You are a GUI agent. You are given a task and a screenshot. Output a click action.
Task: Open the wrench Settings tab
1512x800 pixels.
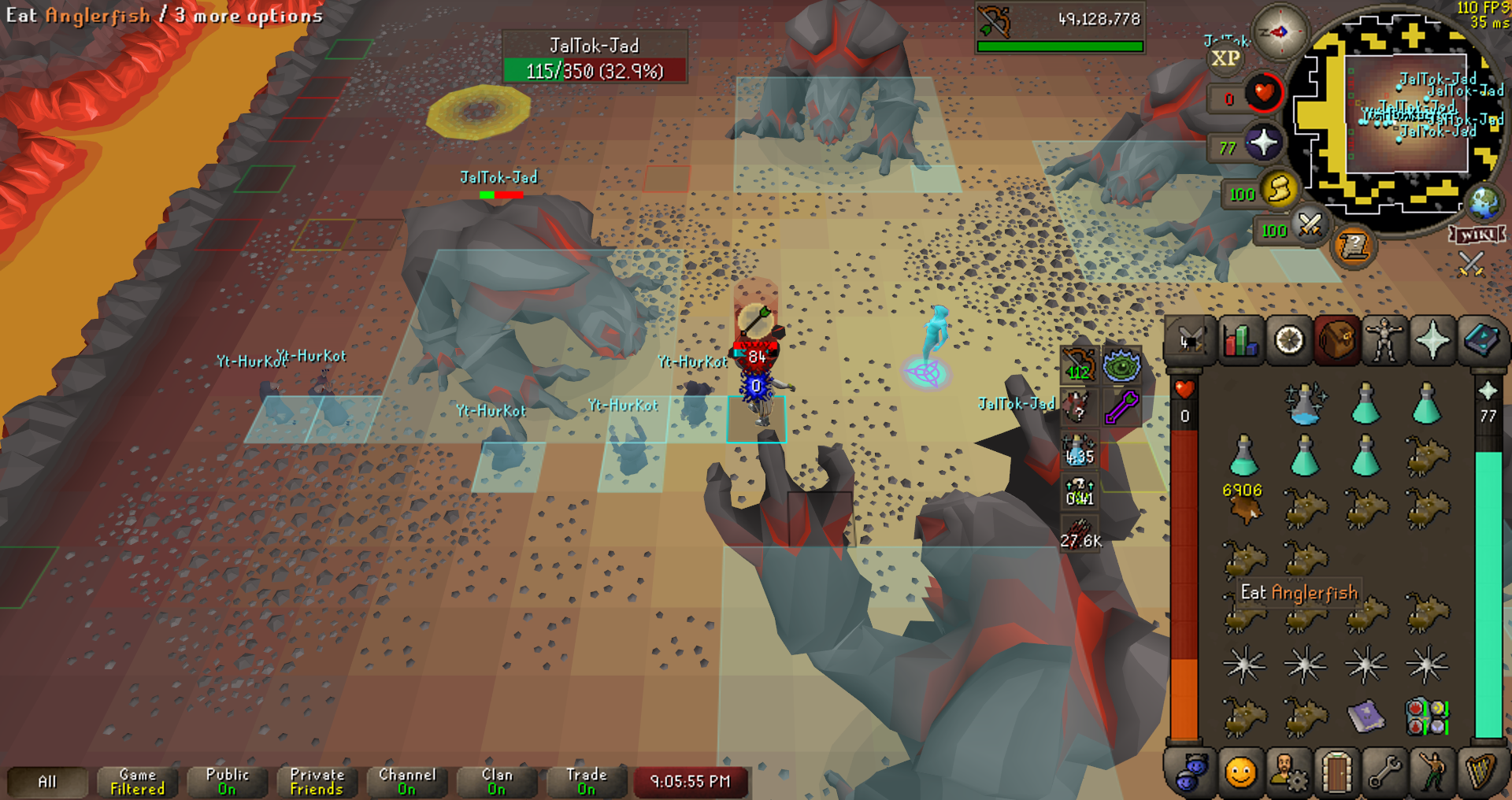[x=1384, y=772]
